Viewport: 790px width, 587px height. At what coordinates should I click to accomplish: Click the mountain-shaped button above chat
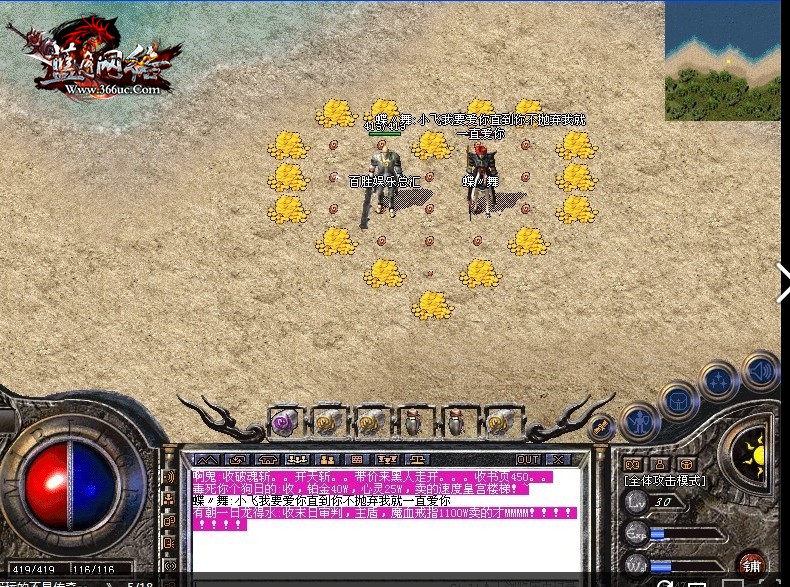[208, 459]
